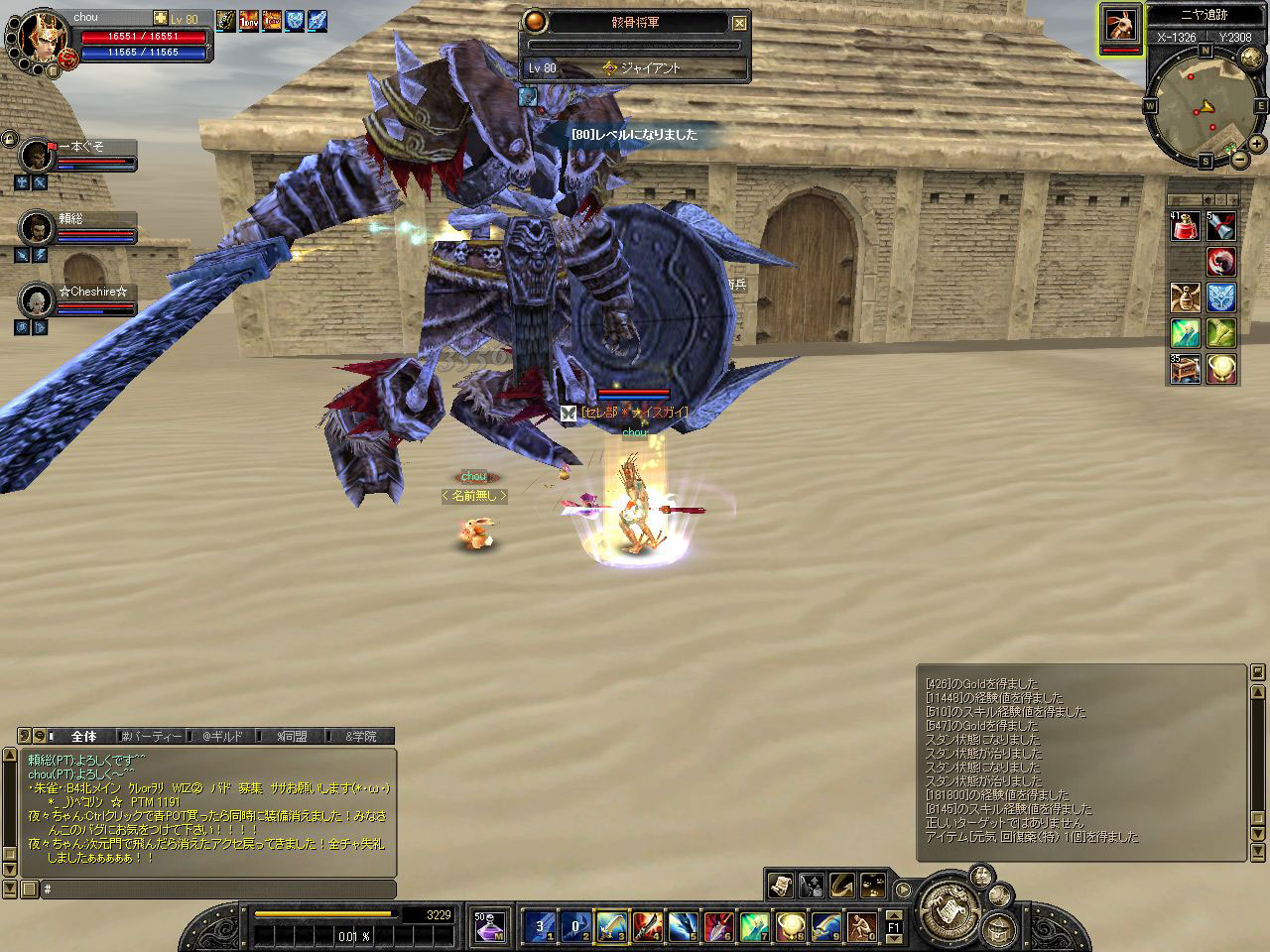Select party member 一本ぐそ

[38, 156]
